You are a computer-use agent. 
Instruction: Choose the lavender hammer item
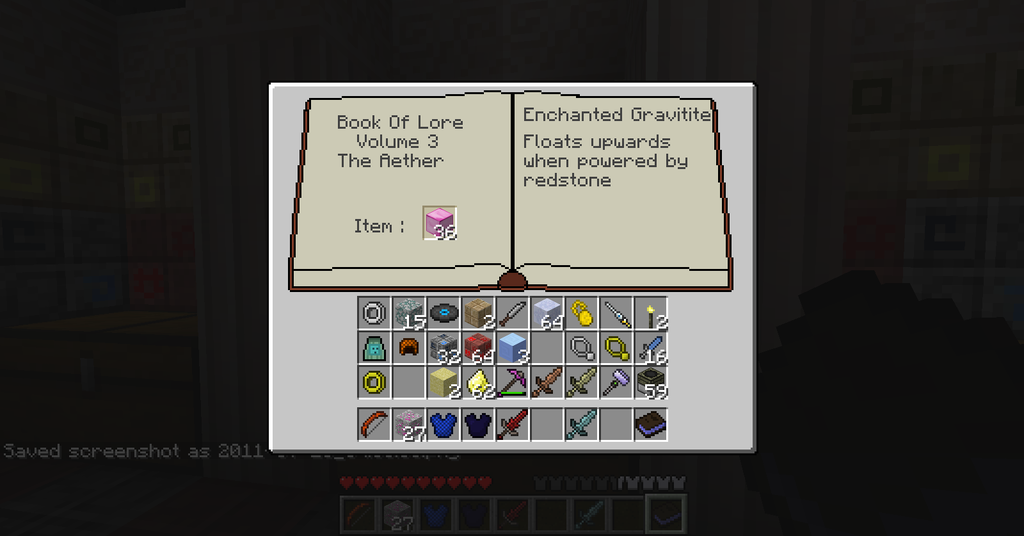tap(616, 382)
